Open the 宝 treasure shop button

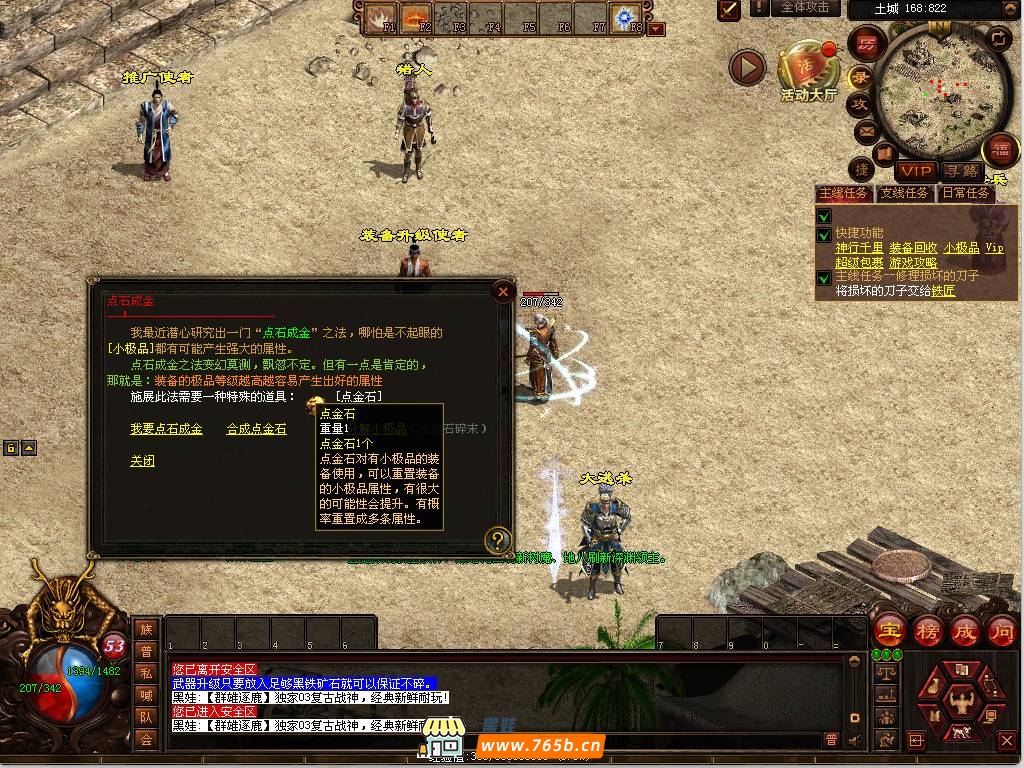coord(888,630)
